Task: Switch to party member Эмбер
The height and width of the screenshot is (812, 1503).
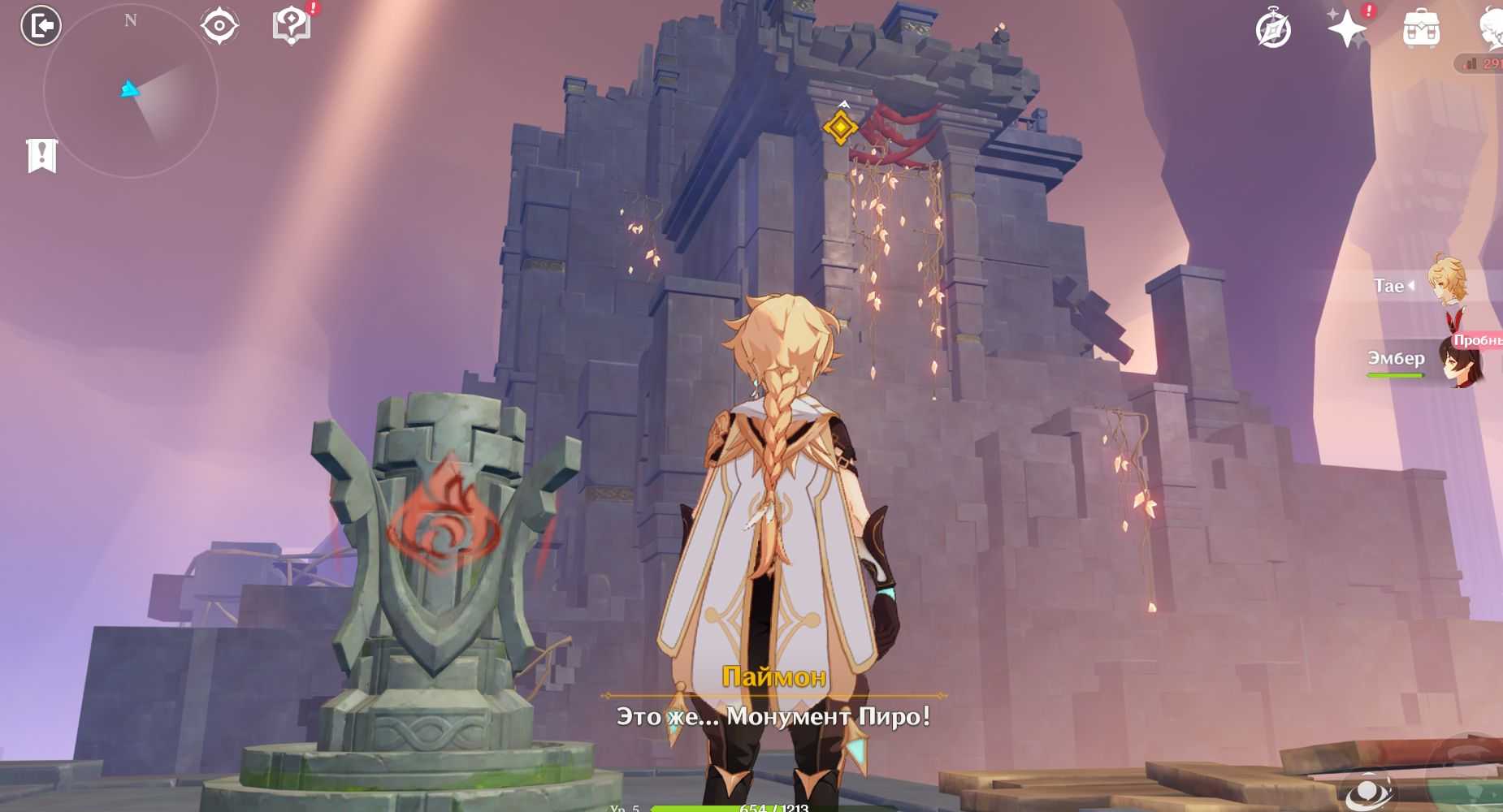Action: coord(1430,360)
